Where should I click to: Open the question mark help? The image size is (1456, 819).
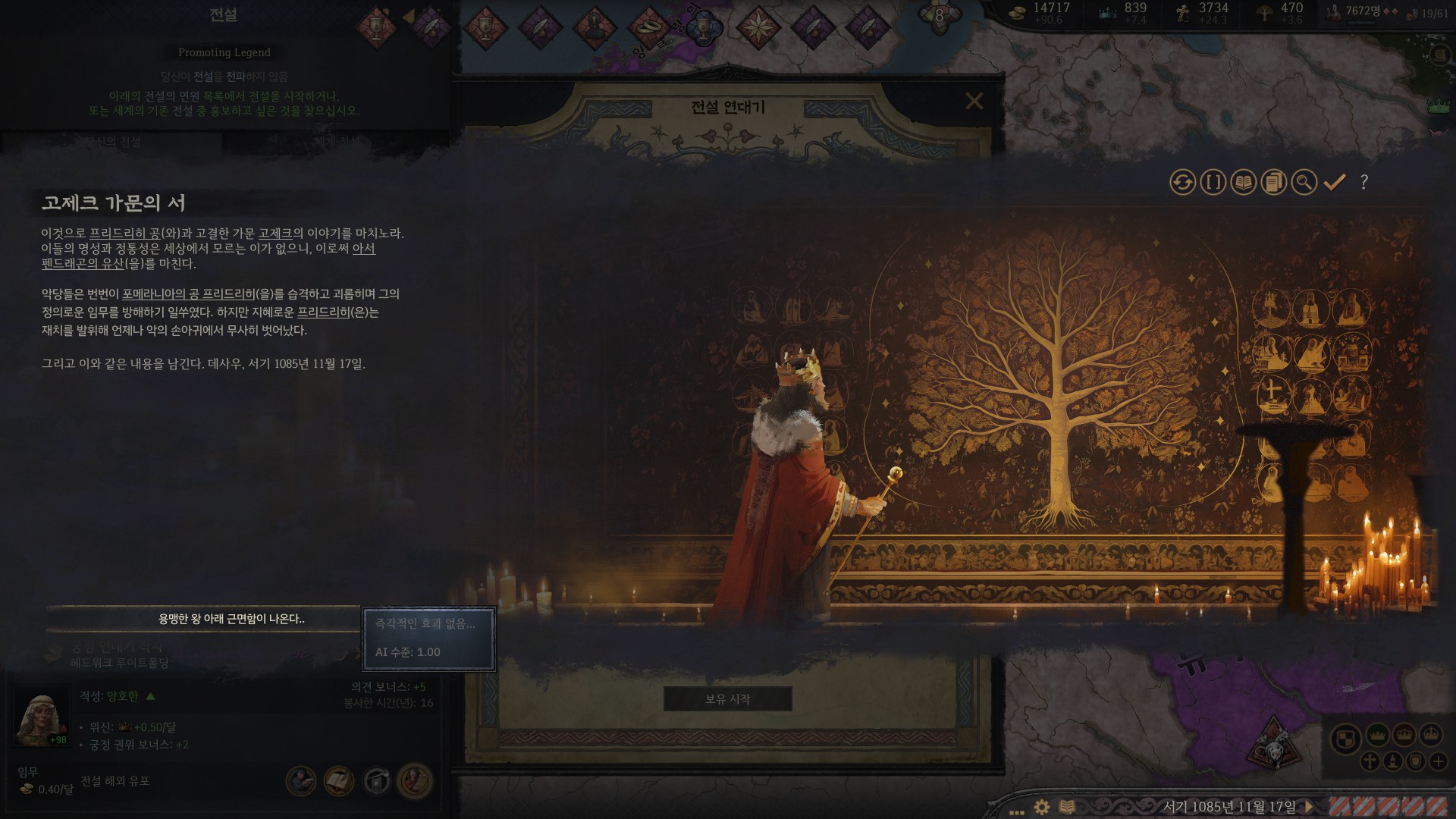(x=1364, y=182)
